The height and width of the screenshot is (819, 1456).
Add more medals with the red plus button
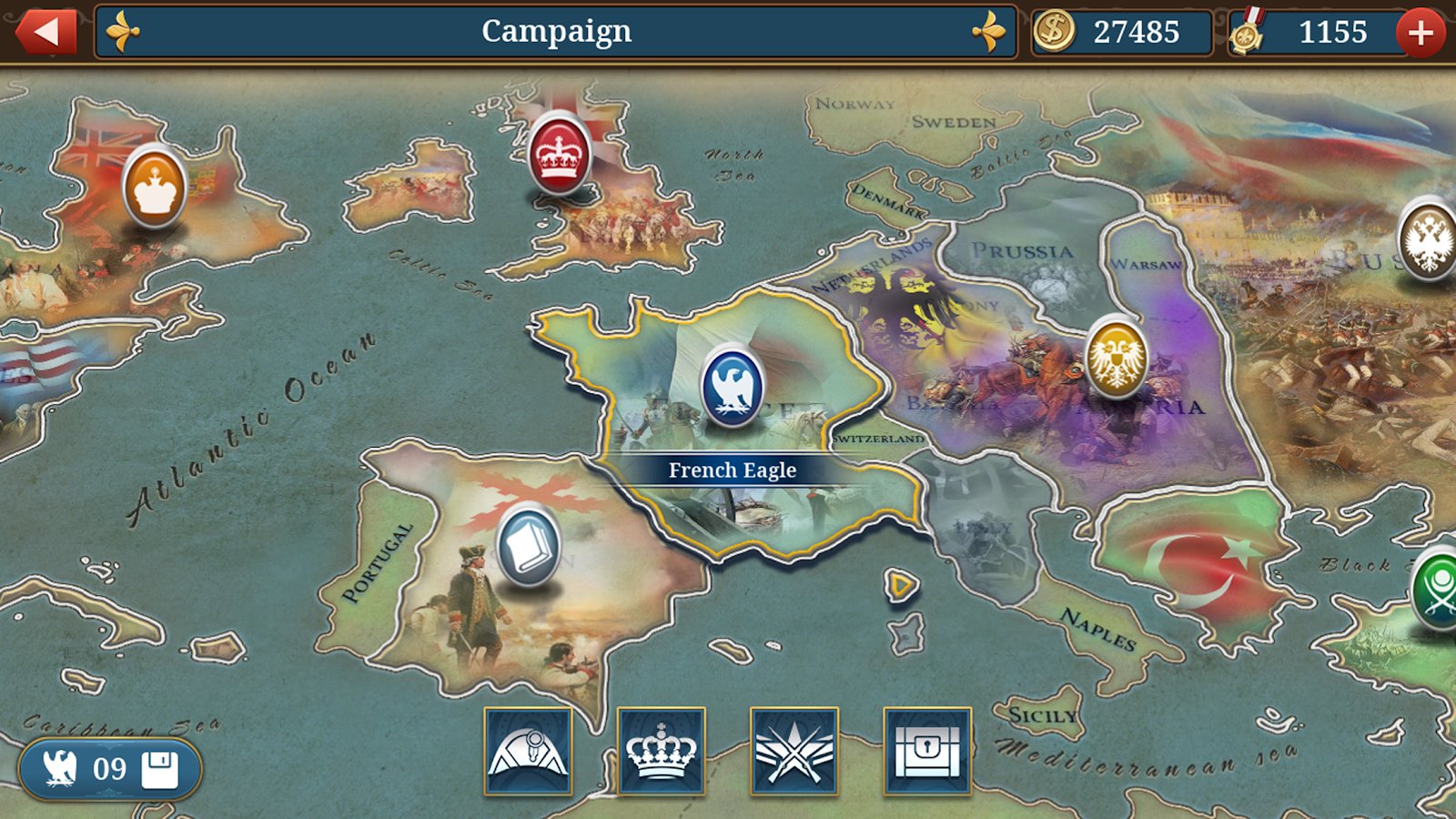pyautogui.click(x=1420, y=34)
